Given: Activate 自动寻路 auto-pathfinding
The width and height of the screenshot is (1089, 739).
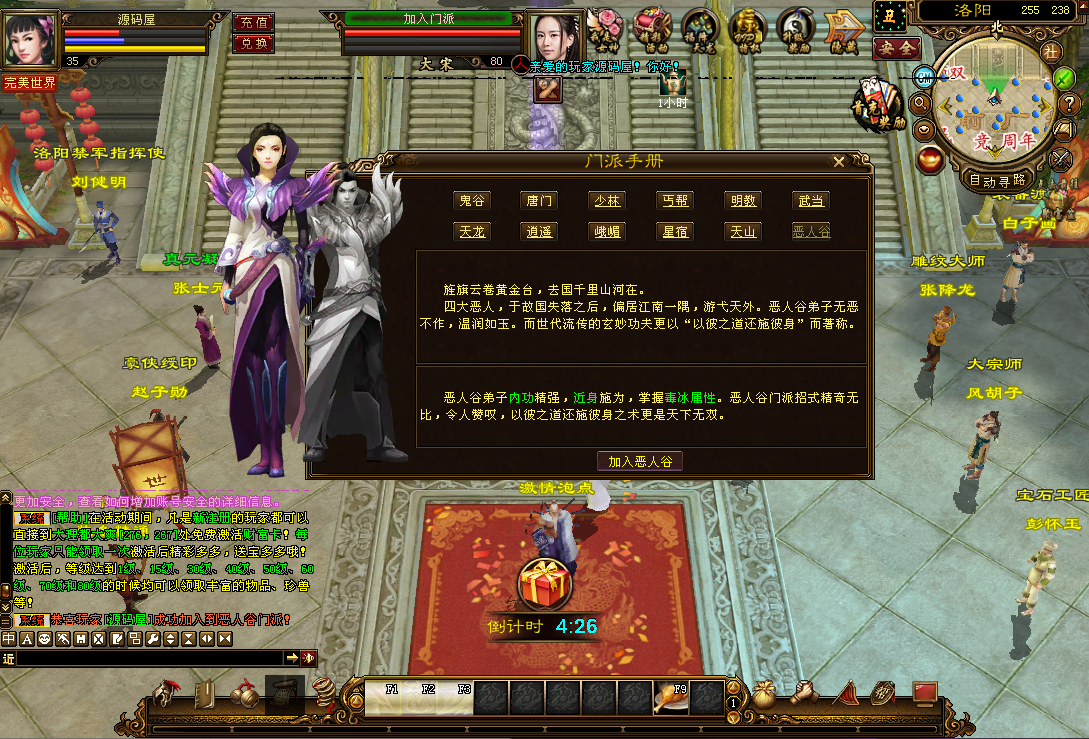Looking at the screenshot, I should click(x=997, y=180).
